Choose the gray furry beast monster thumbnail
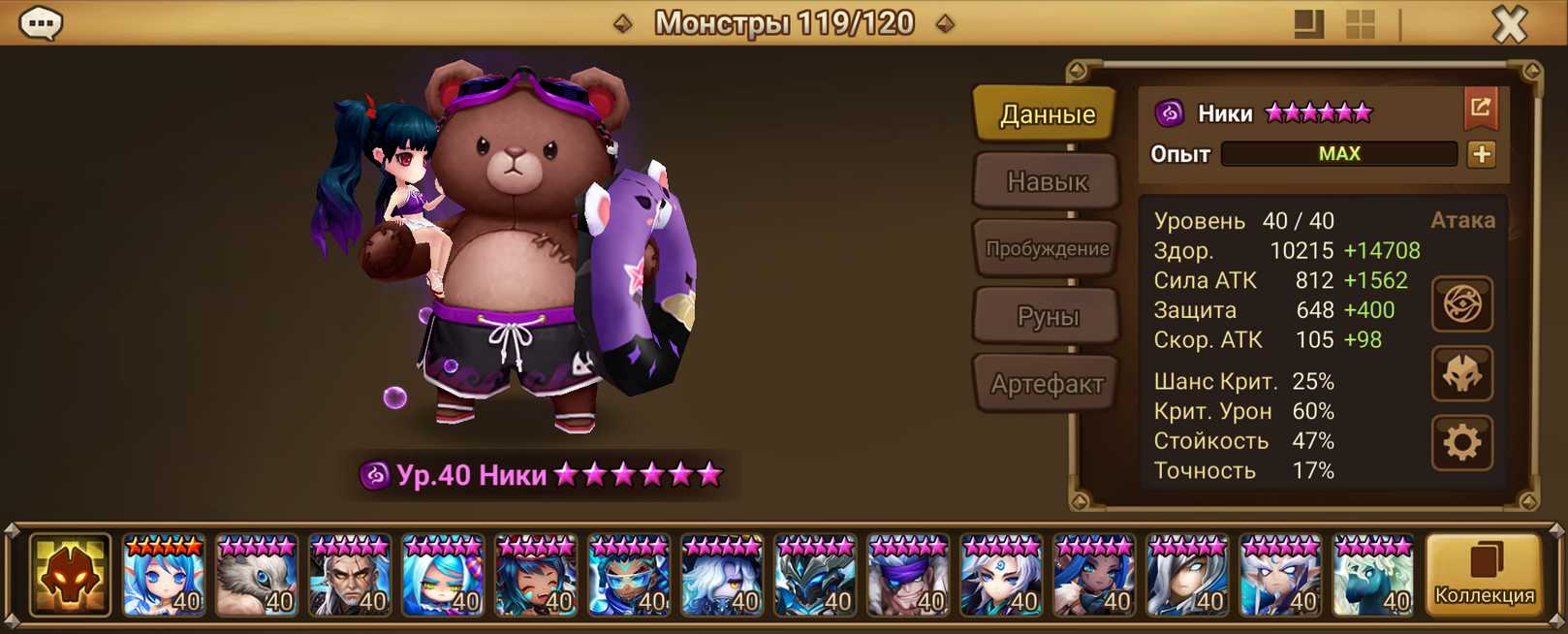The height and width of the screenshot is (634, 1568). pyautogui.click(x=256, y=576)
